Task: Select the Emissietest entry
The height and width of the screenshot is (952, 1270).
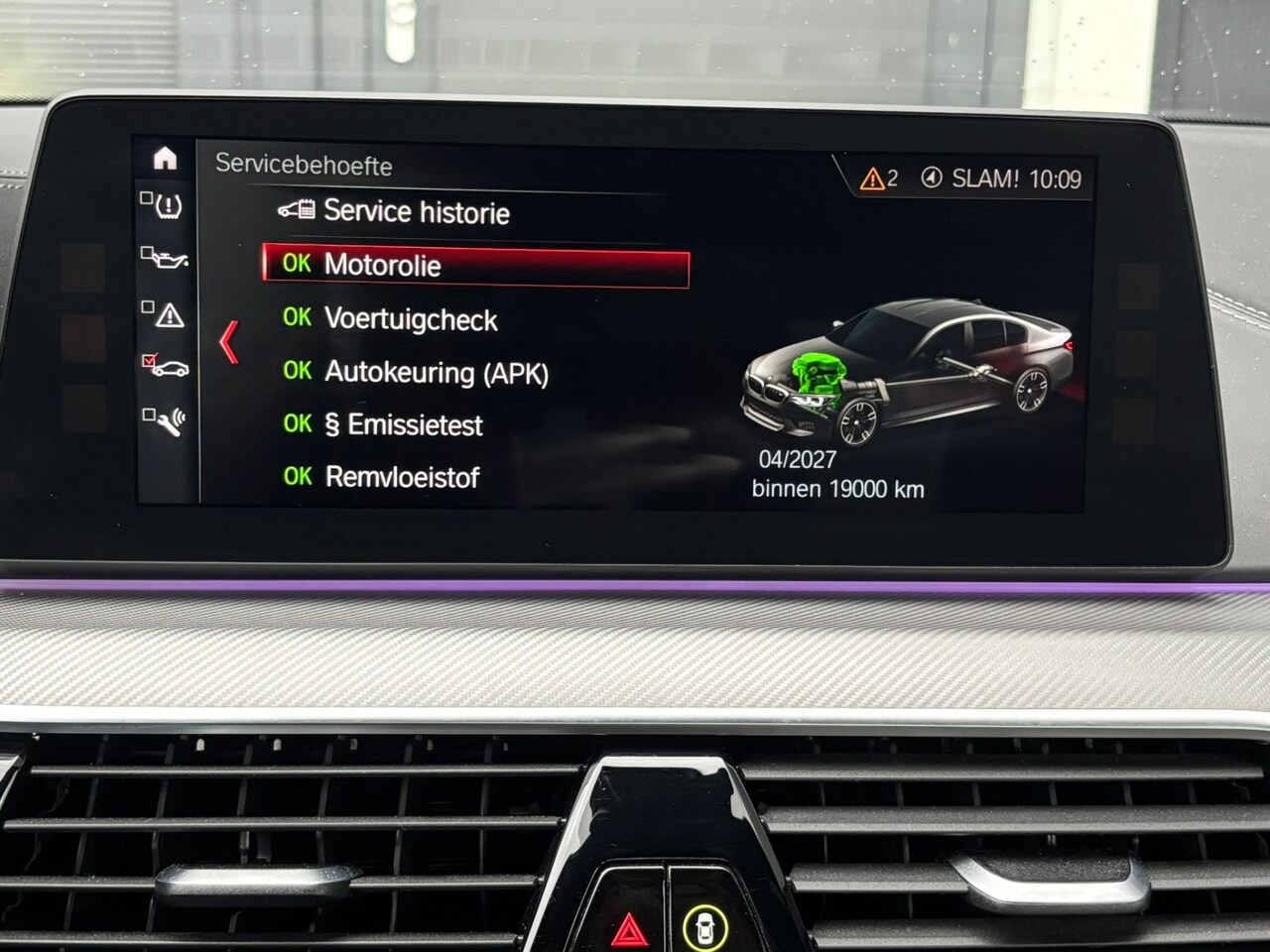Action: pos(403,425)
